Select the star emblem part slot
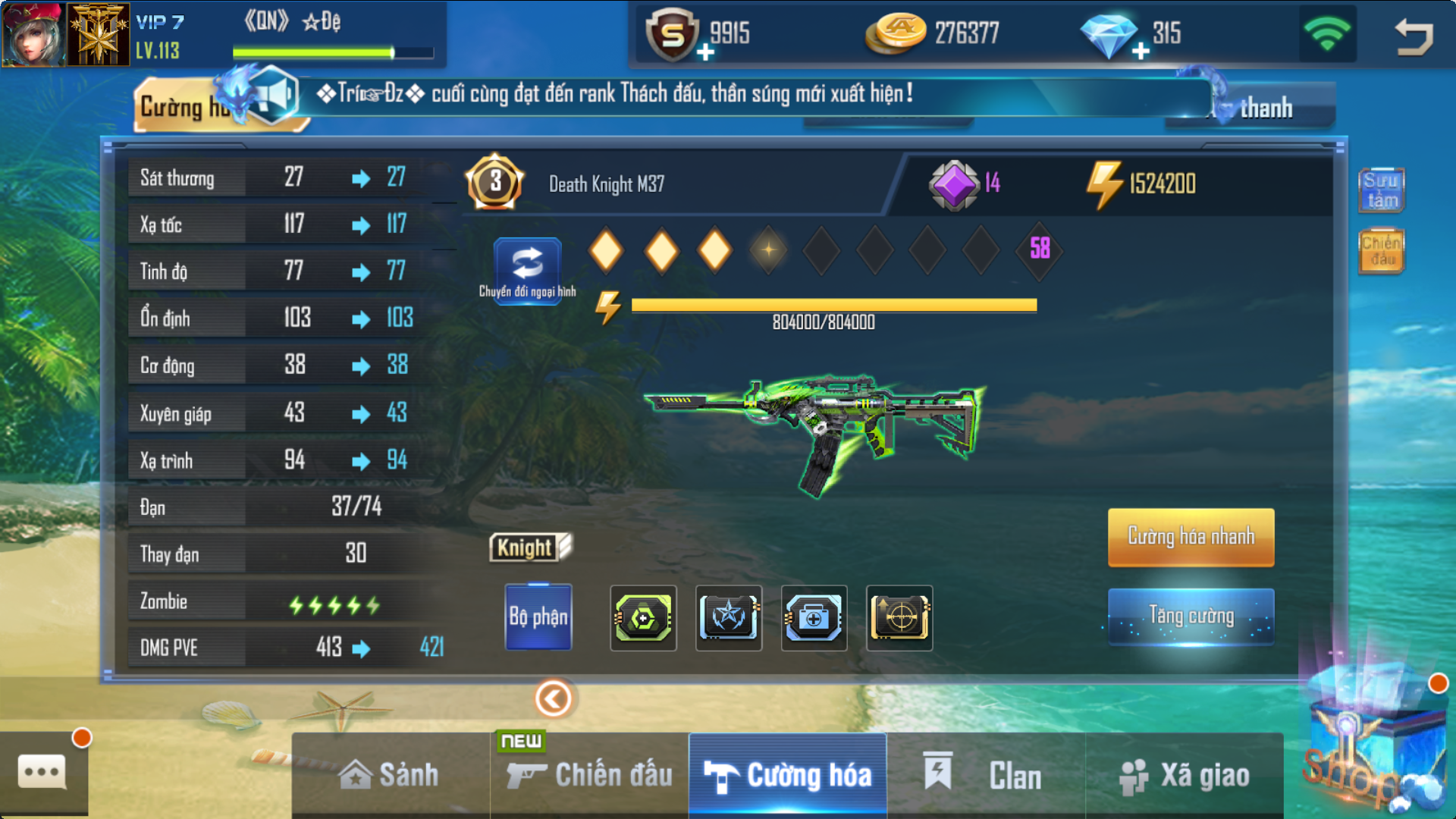This screenshot has height=819, width=1456. pyautogui.click(x=729, y=618)
